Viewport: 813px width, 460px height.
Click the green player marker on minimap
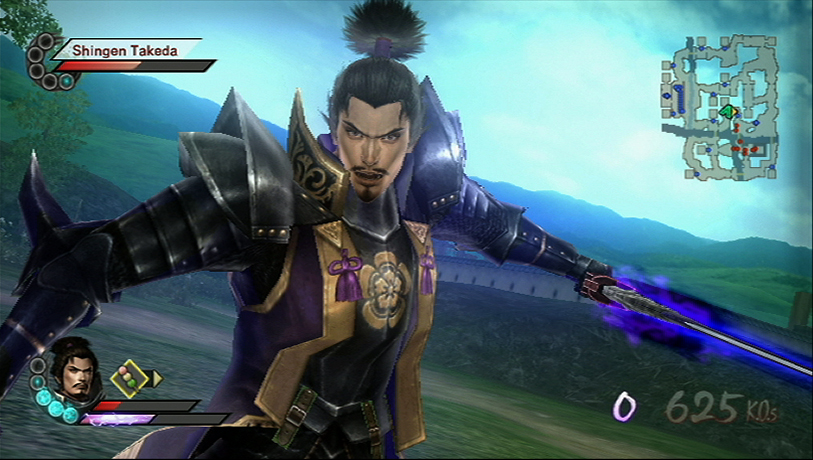(x=728, y=111)
